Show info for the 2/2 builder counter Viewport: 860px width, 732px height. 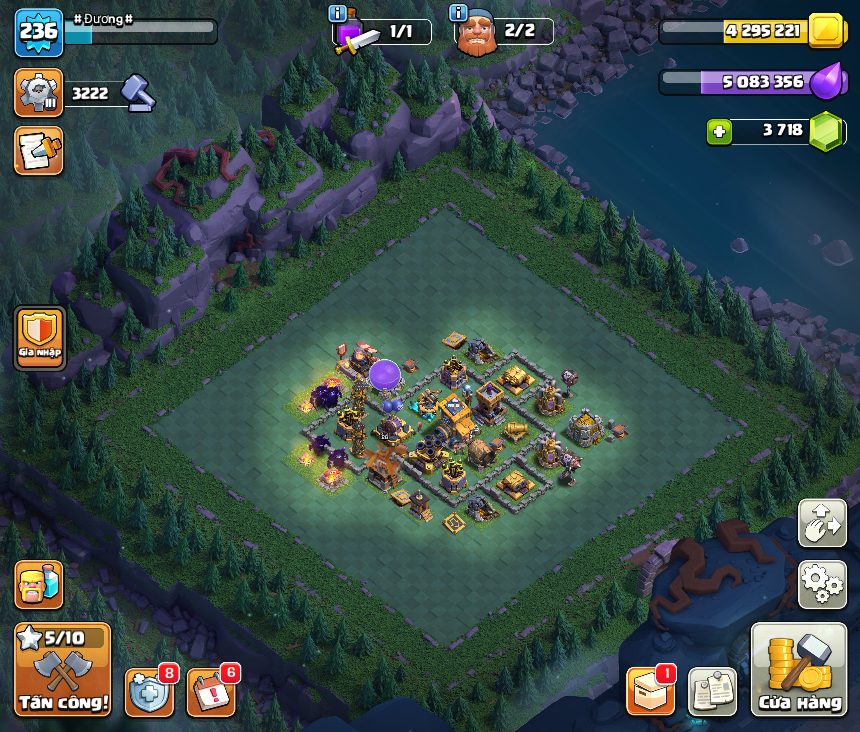click(x=459, y=14)
